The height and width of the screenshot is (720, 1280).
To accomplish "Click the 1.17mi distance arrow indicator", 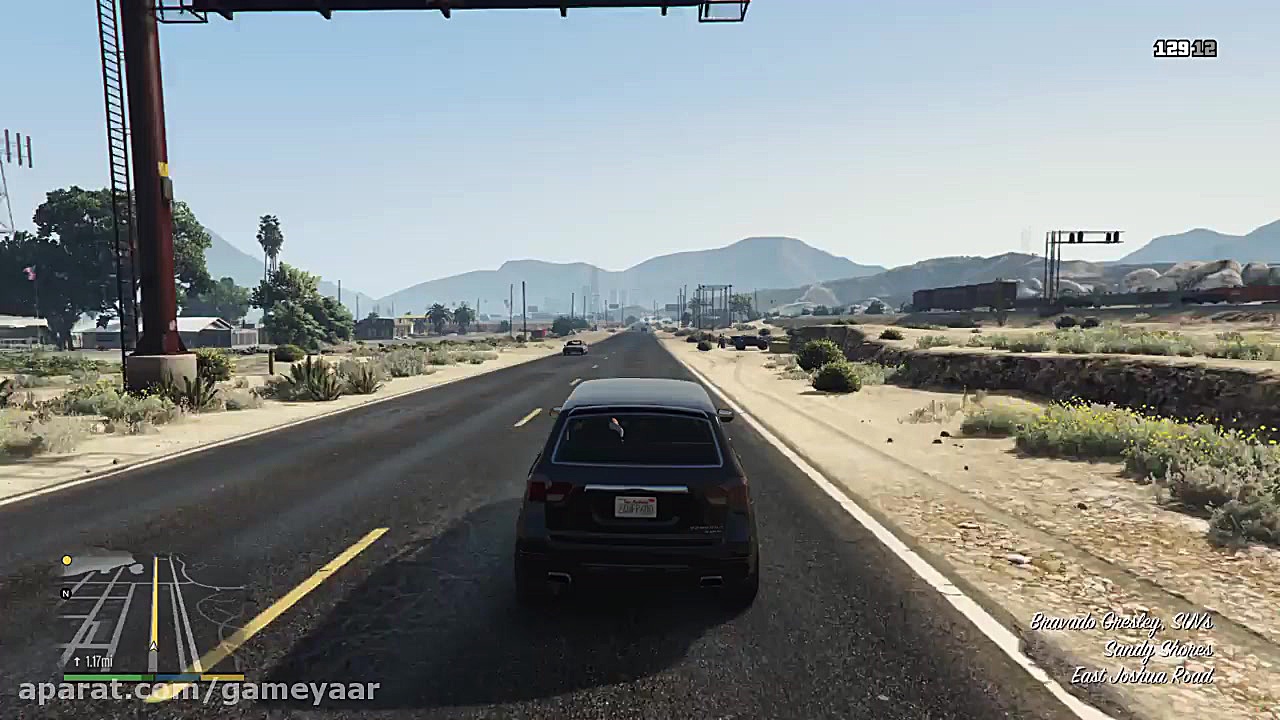I will pyautogui.click(x=78, y=660).
